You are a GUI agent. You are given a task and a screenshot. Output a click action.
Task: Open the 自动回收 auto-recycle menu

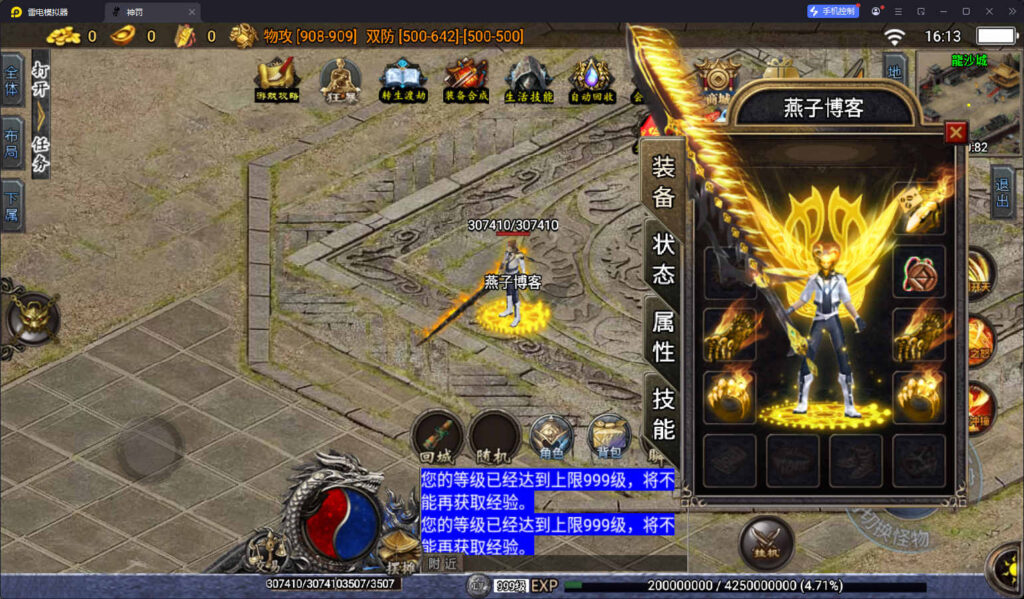tap(591, 78)
